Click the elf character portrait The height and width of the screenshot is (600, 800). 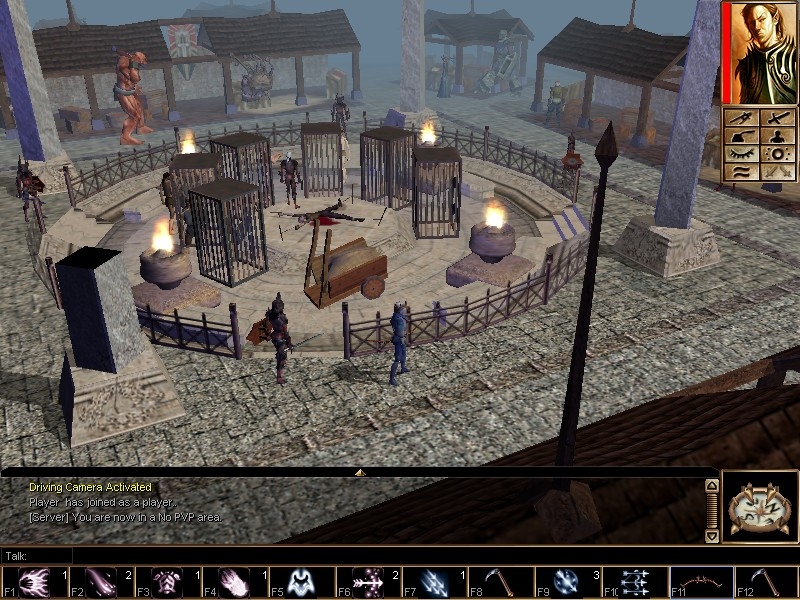(761, 52)
